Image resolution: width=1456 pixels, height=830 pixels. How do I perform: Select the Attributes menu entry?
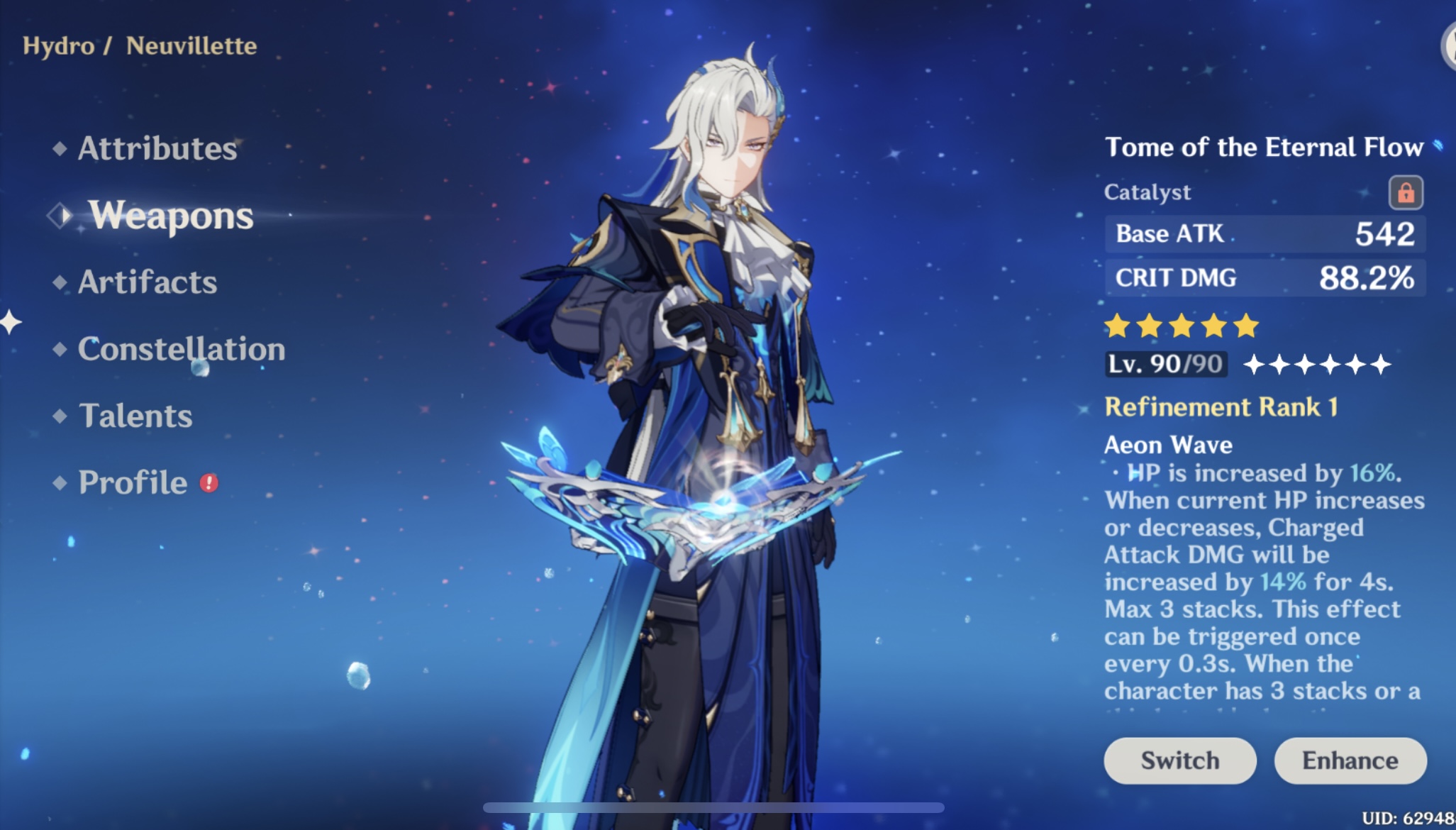click(157, 148)
